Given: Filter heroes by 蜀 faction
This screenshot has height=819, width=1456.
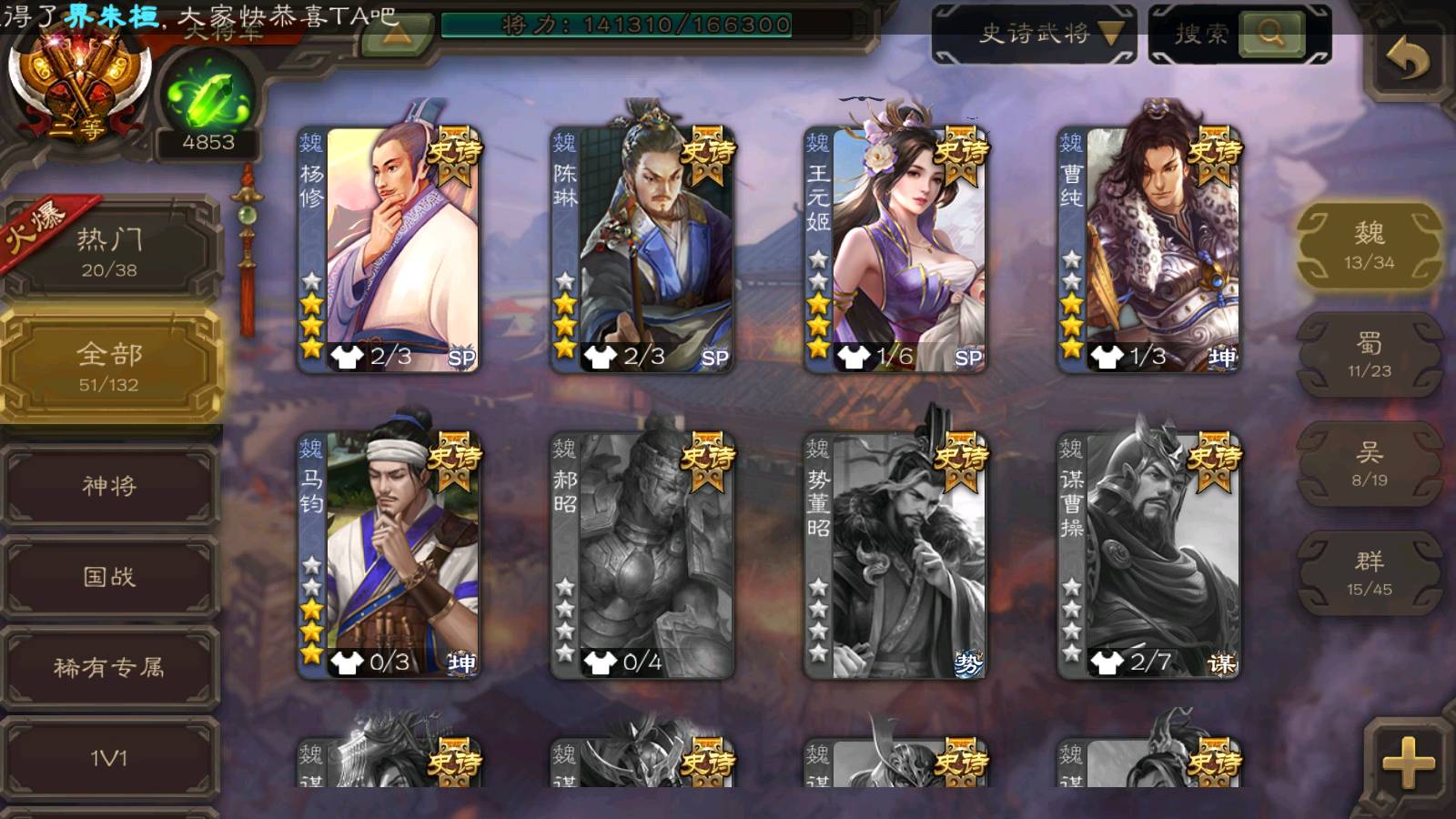Looking at the screenshot, I should coord(1369,355).
